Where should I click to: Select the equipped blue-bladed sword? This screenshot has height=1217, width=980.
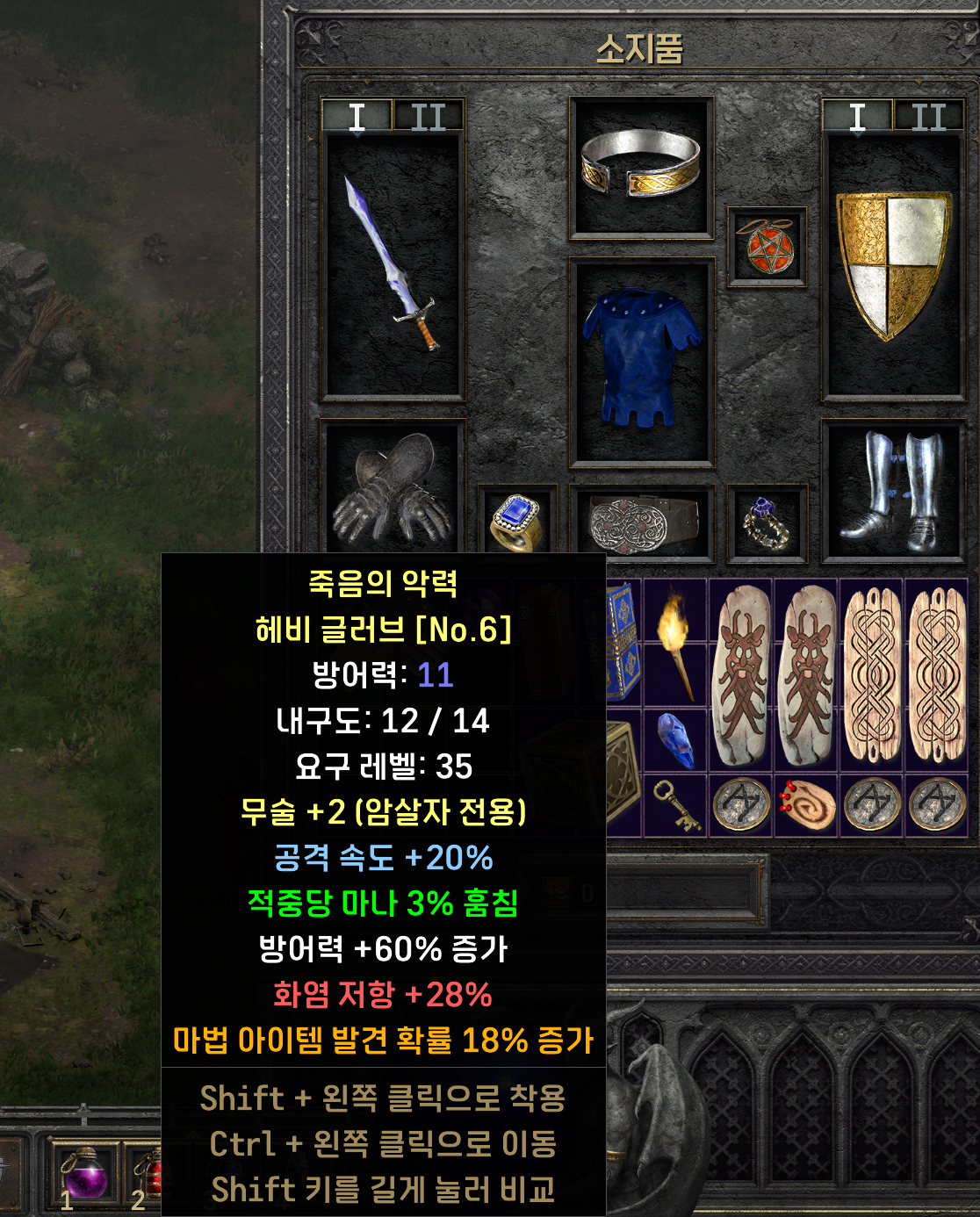click(x=392, y=263)
